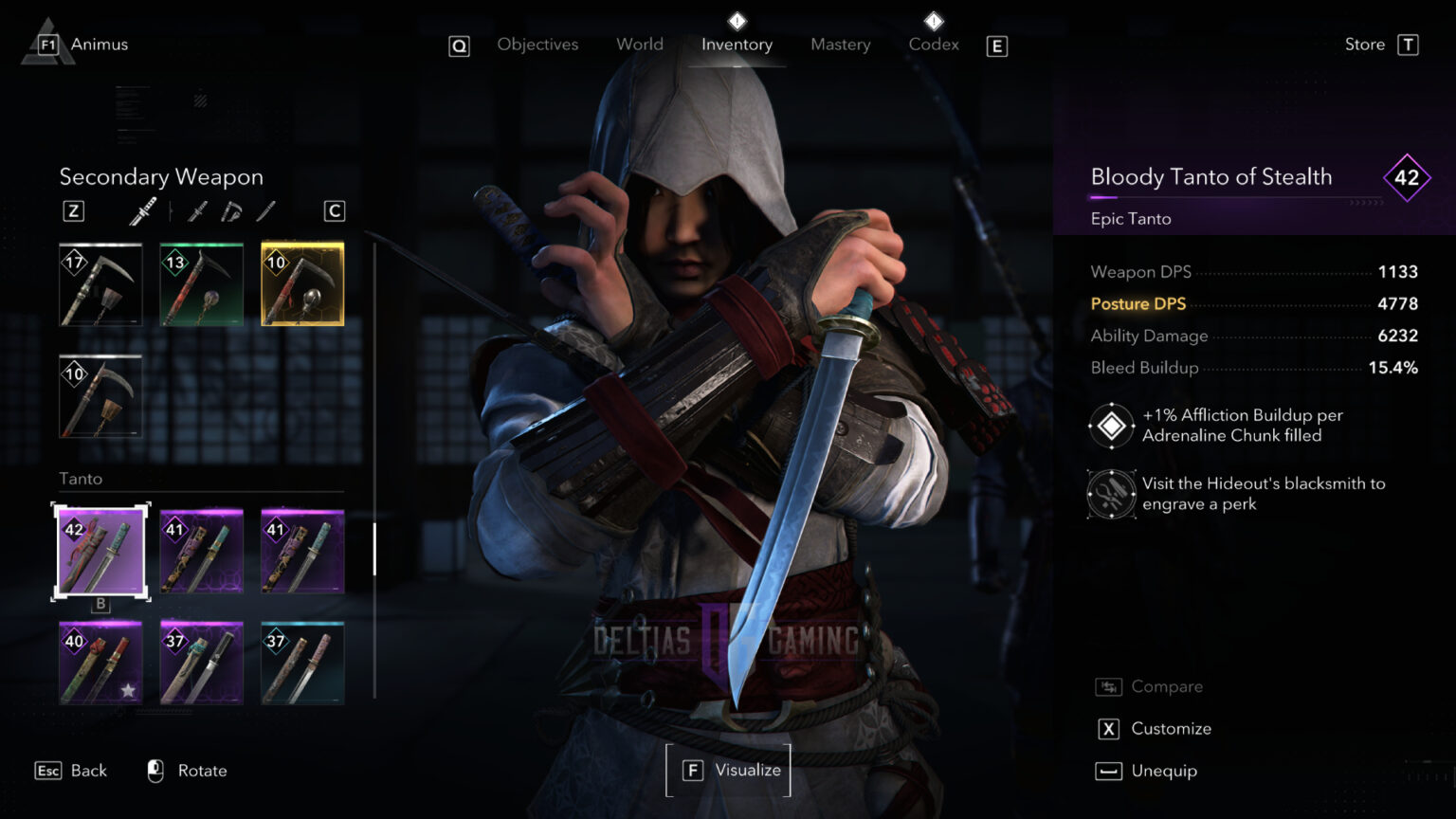Select the Katana weapon category icon
This screenshot has height=819, width=1456.
[x=144, y=210]
